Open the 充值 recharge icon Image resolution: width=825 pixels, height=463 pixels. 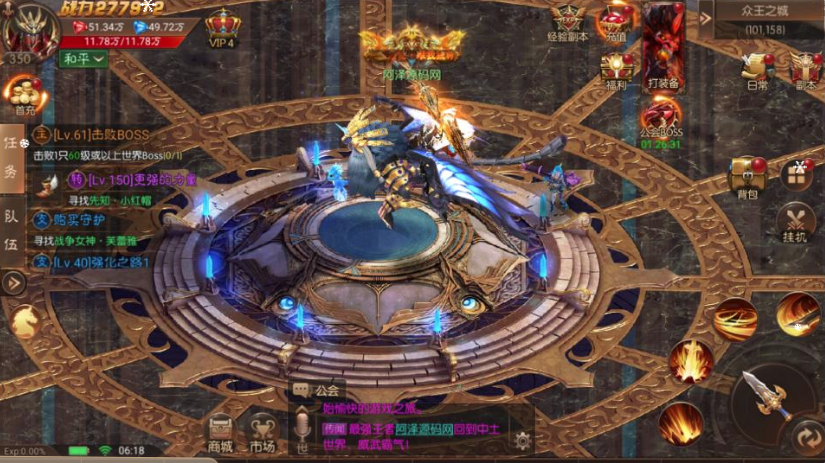tap(616, 23)
